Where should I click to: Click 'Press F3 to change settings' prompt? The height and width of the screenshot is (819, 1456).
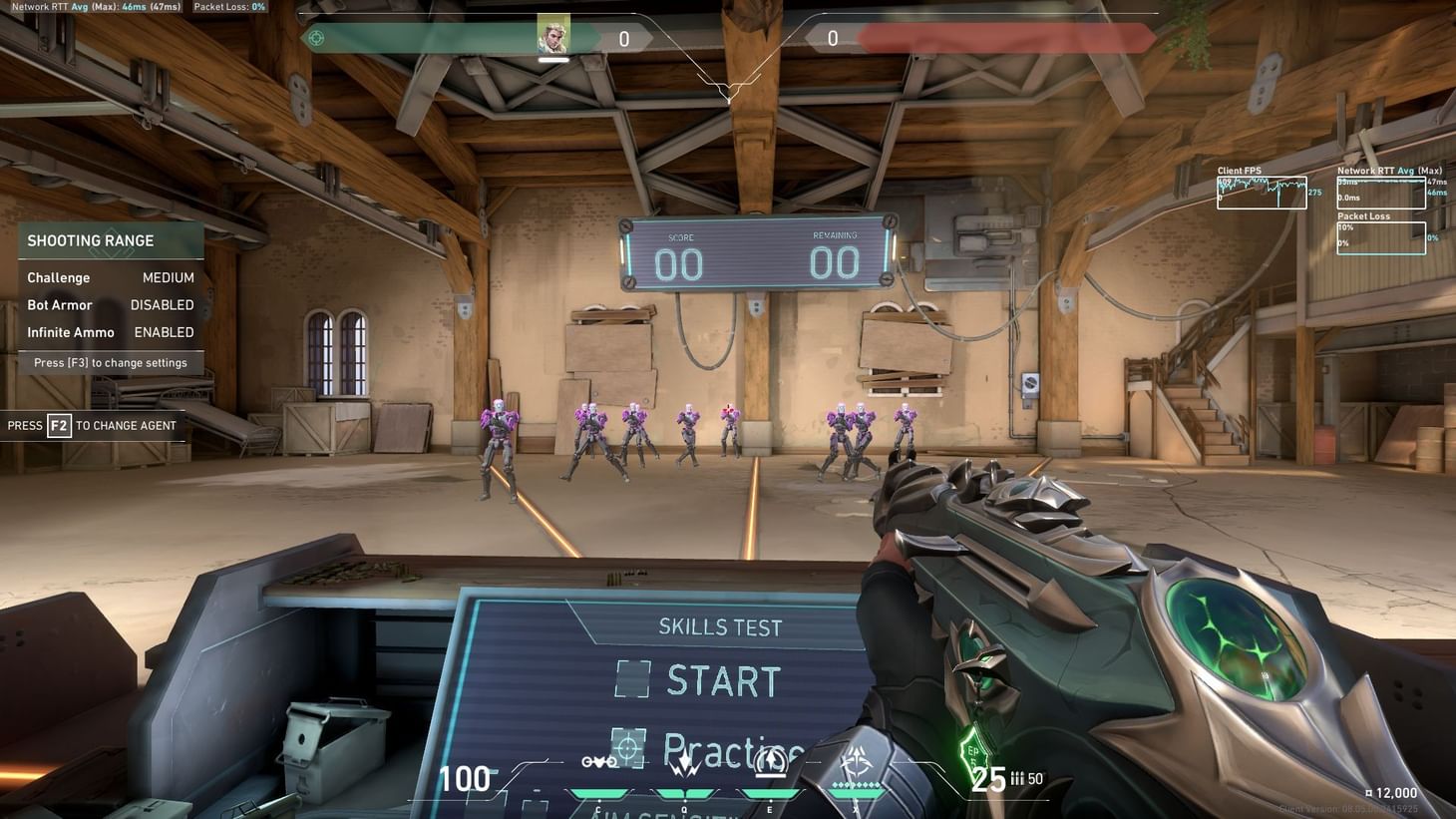[x=111, y=362]
